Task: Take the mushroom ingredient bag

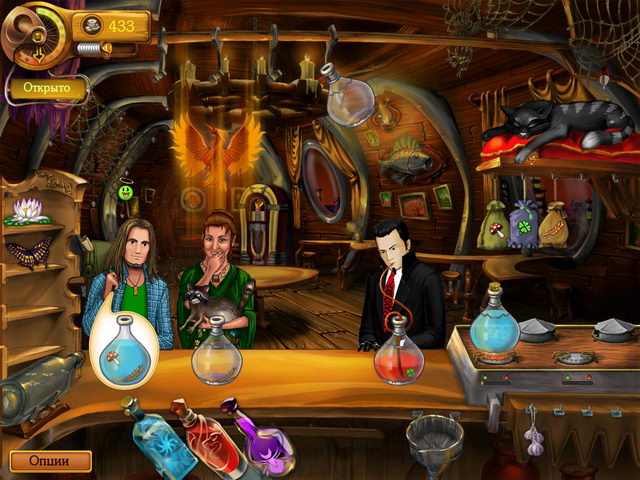Action: [x=492, y=226]
